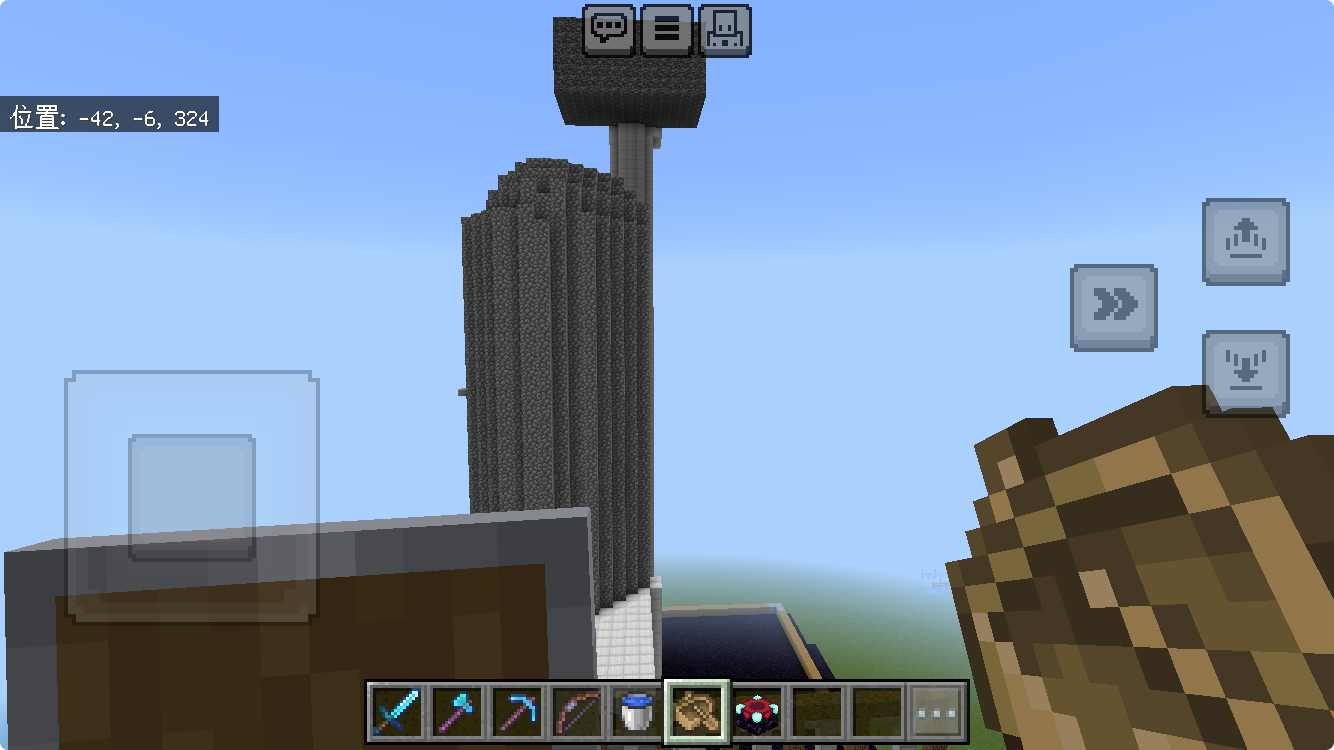
Task: Activate the double-arrow sprint button
Action: [x=1113, y=307]
